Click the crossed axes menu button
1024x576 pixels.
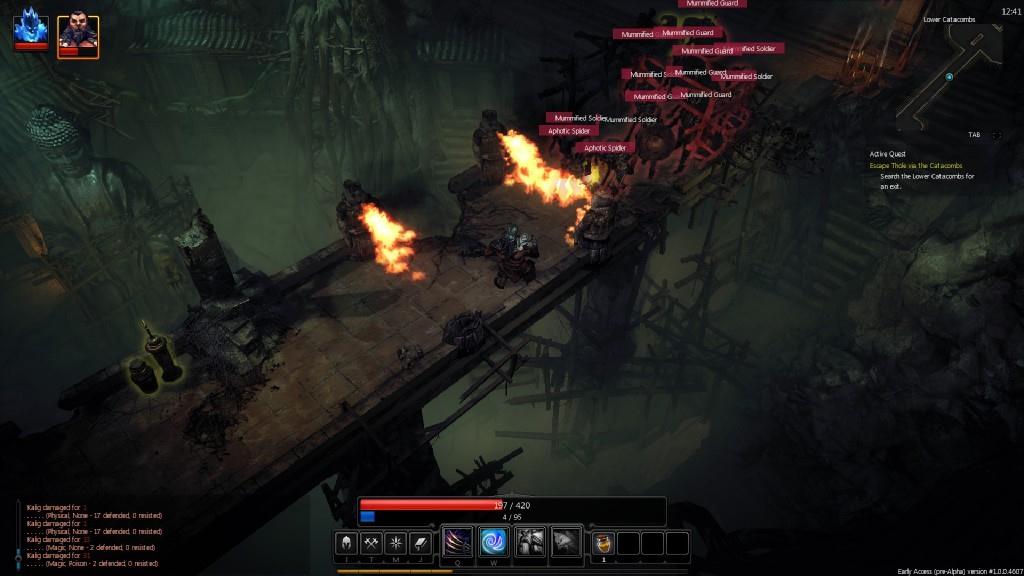coord(371,543)
